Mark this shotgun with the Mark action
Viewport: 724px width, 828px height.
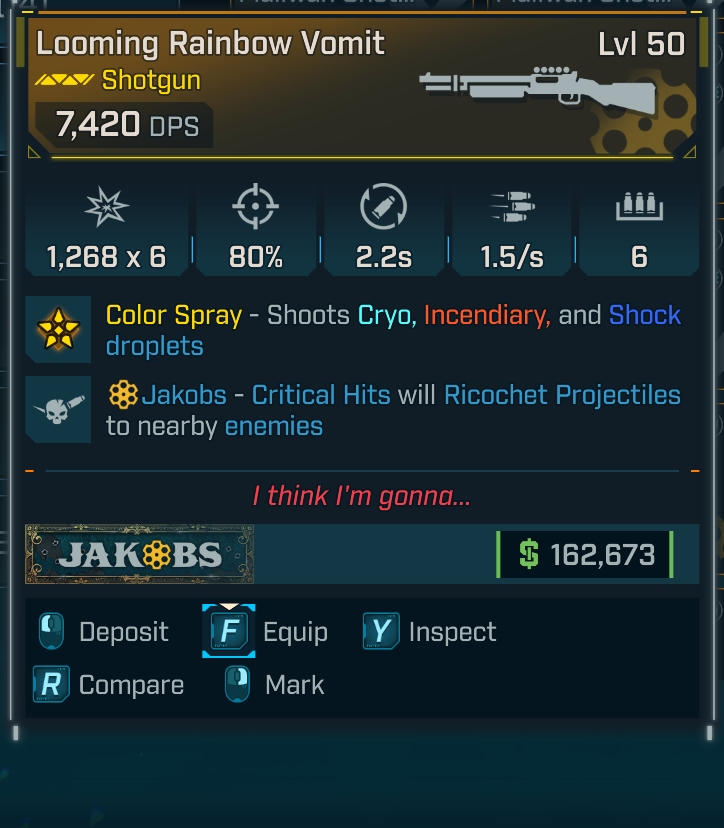coord(276,685)
